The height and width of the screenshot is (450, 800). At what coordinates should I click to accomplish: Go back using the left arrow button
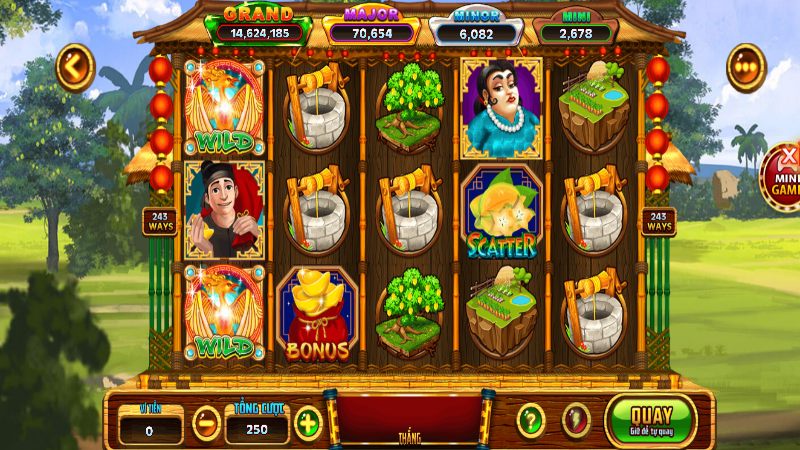click(74, 67)
